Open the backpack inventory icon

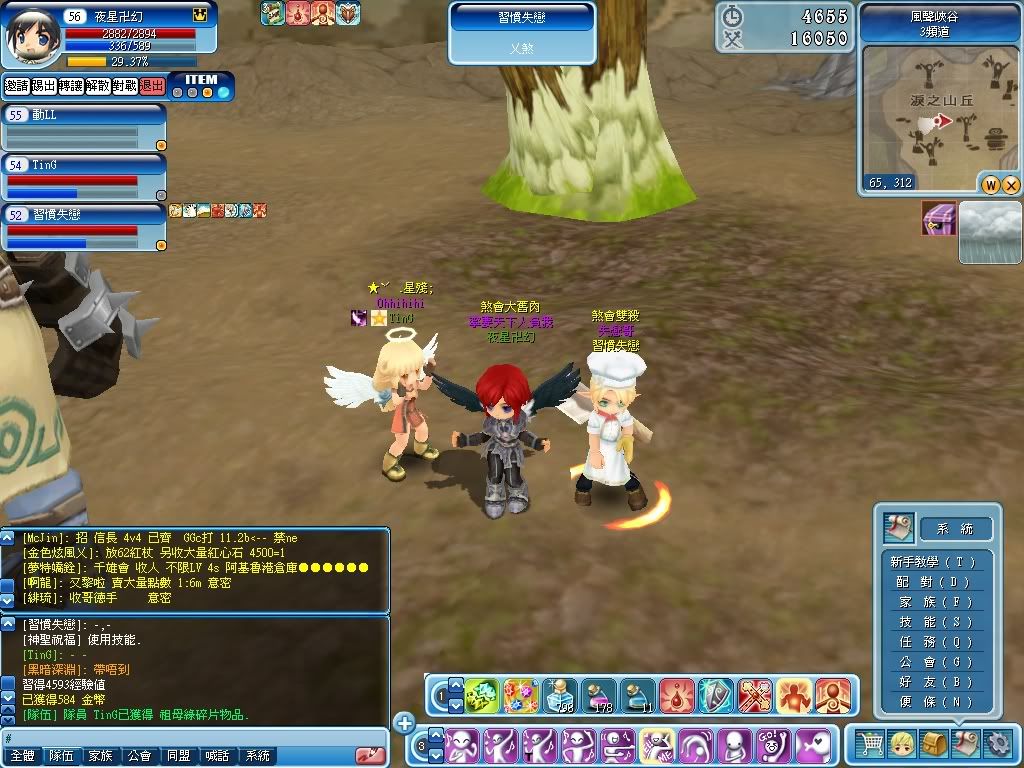pyautogui.click(x=934, y=743)
